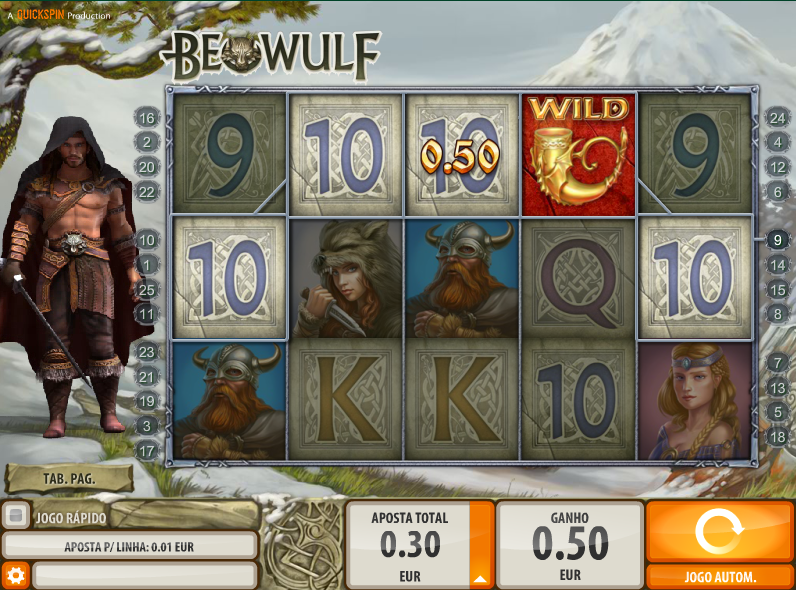
Task: Open the Aposta Total bet selector arrow
Action: 482,577
